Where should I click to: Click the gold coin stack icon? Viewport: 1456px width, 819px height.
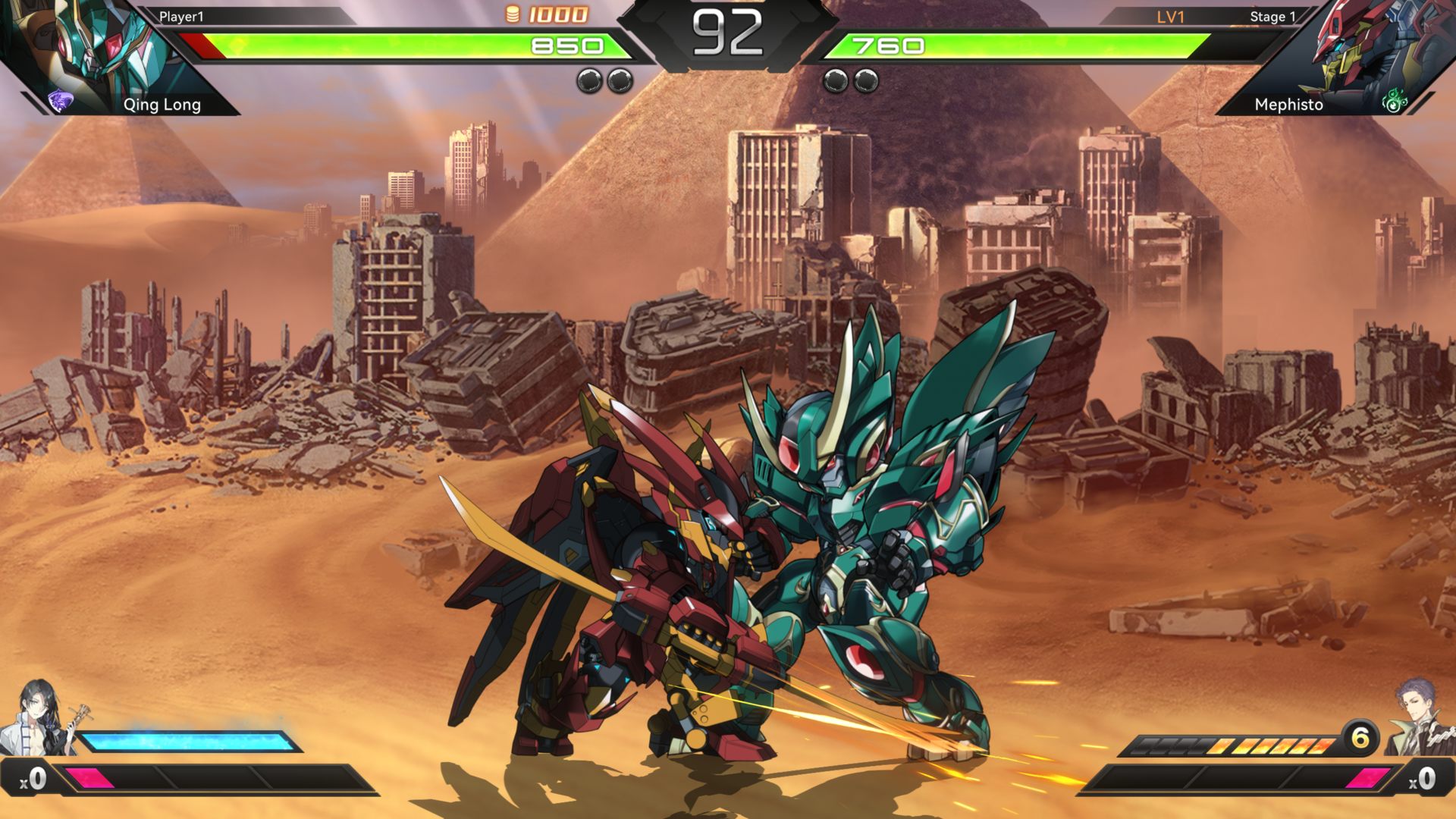click(x=513, y=14)
